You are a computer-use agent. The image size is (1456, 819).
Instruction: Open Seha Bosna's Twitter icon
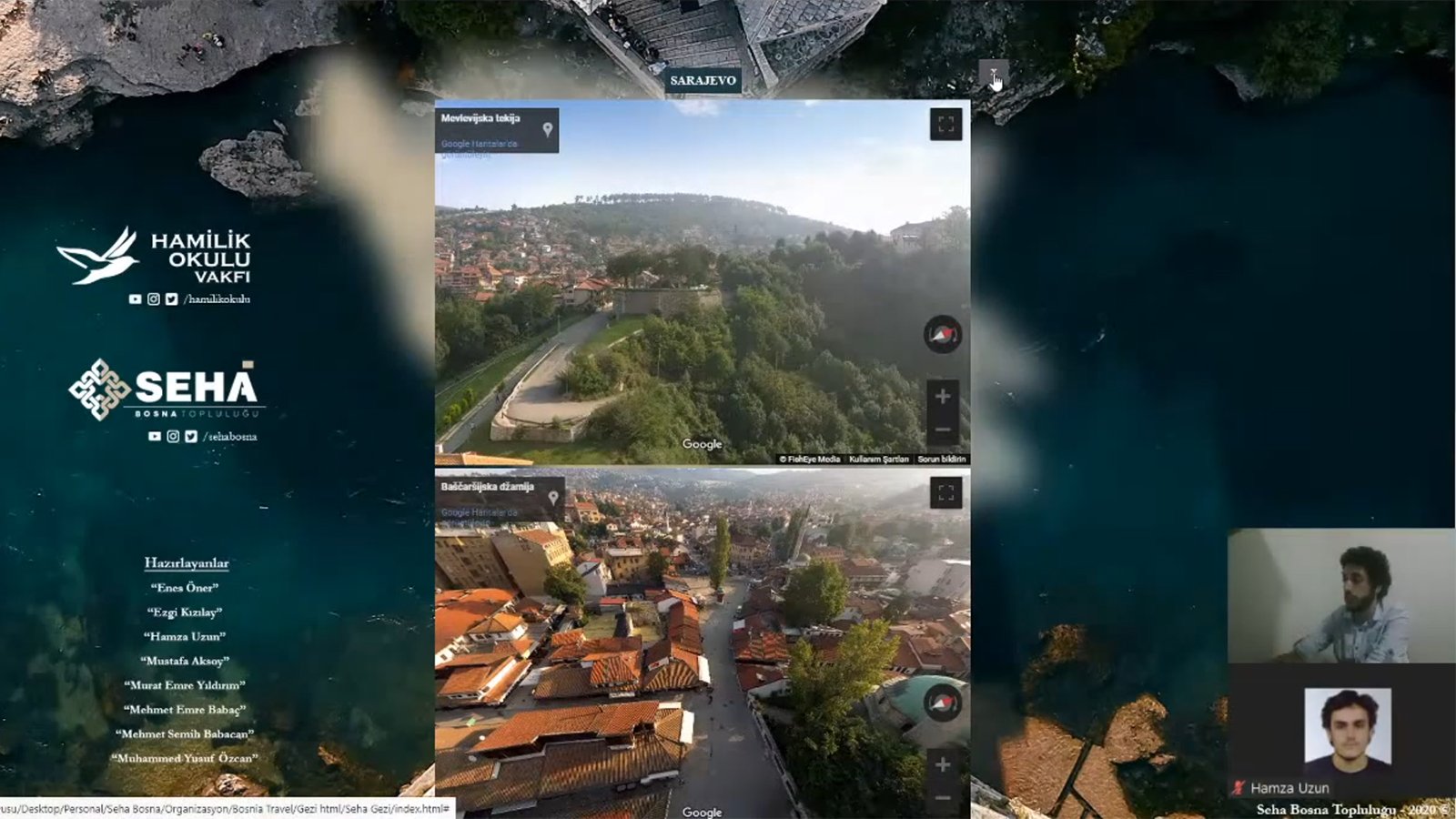coord(191,436)
